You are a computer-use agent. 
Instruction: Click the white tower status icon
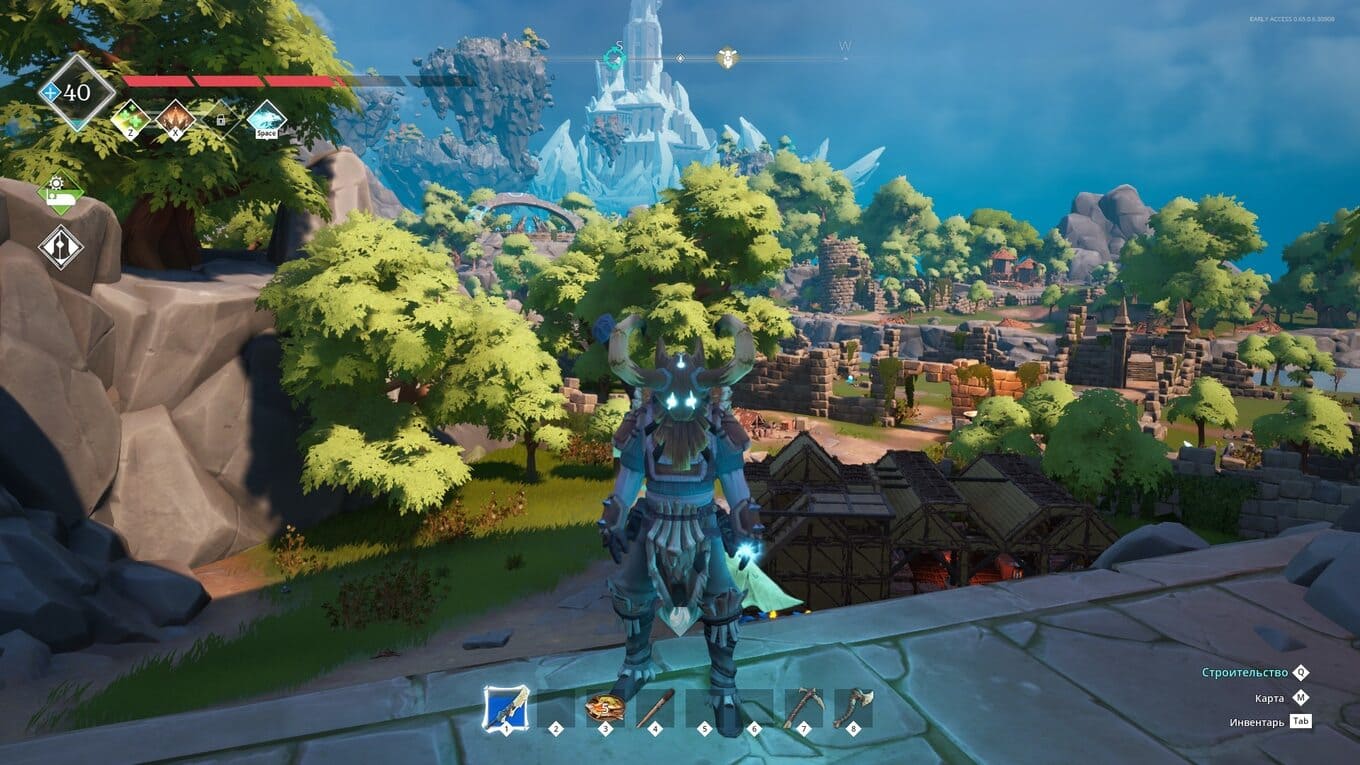60,247
